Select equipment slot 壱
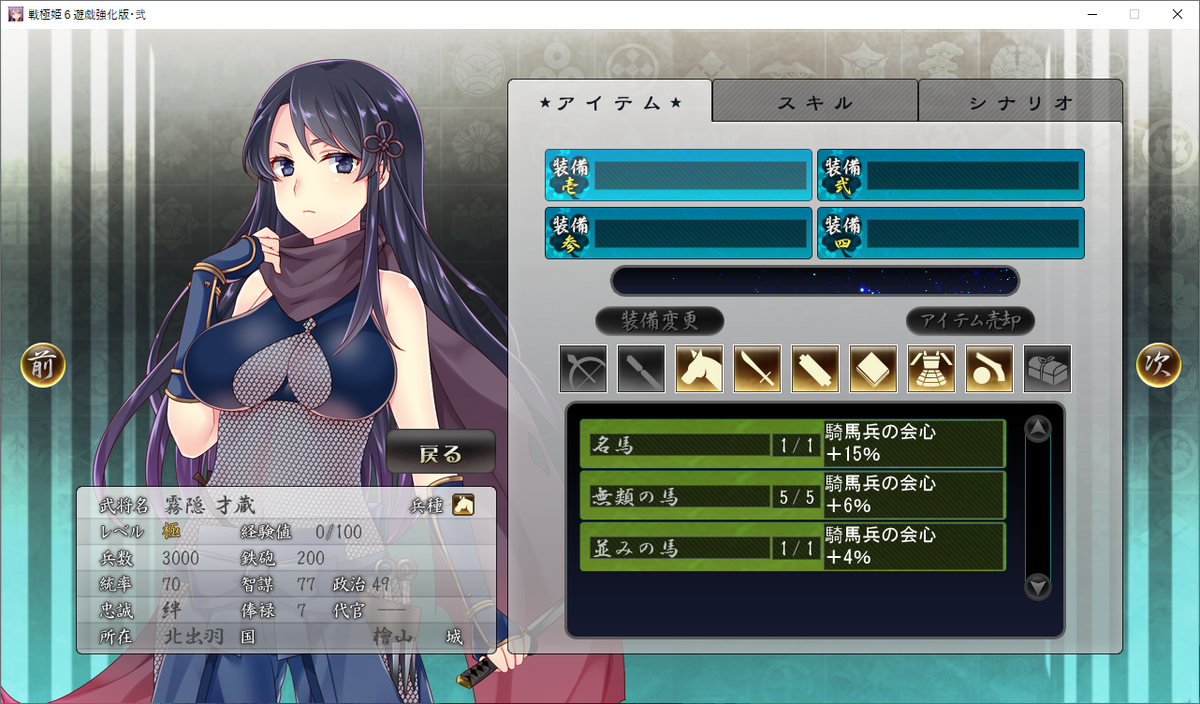Viewport: 1200px width, 704px height. pyautogui.click(x=678, y=176)
